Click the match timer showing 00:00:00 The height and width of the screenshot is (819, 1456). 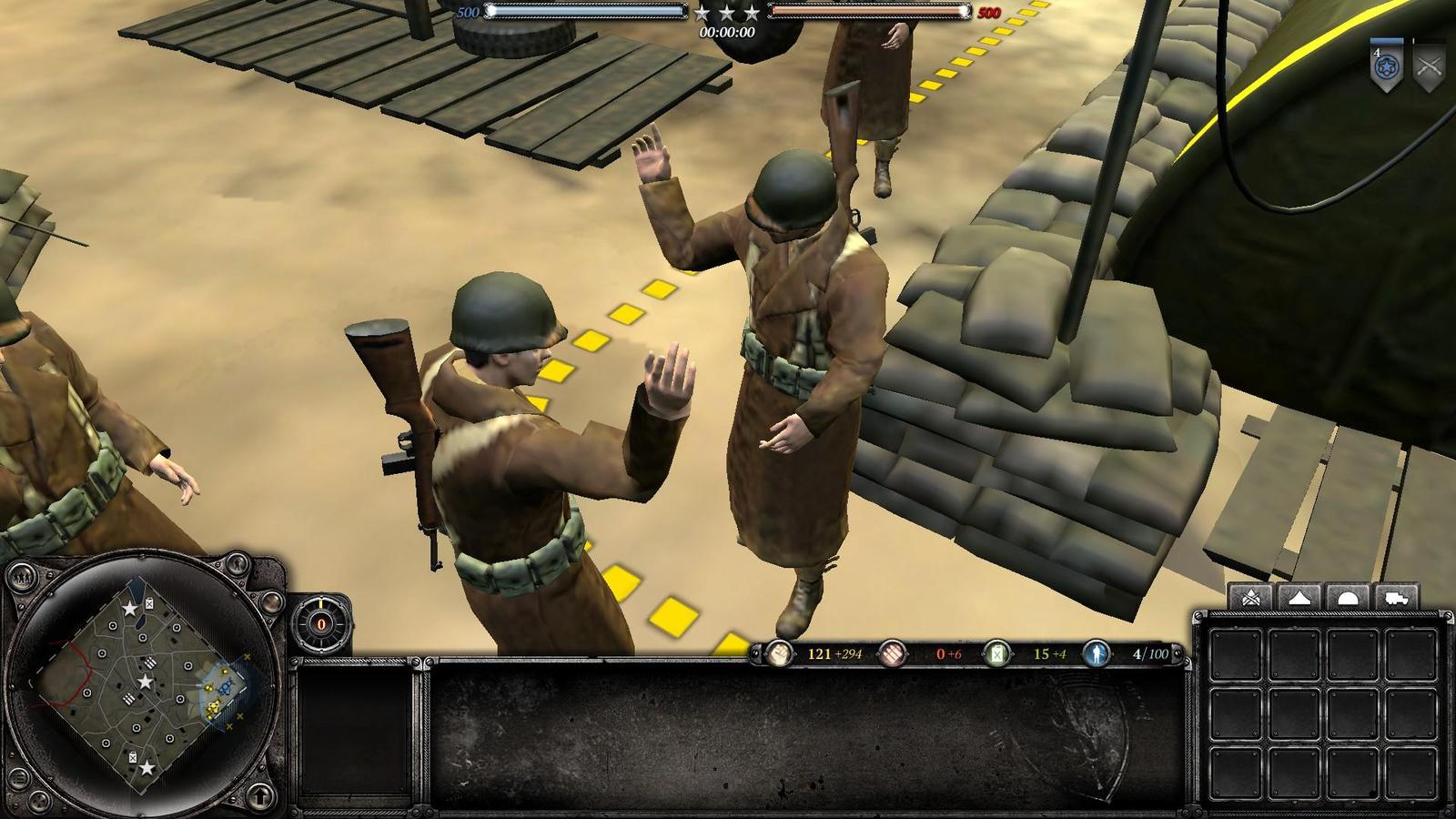(727, 35)
